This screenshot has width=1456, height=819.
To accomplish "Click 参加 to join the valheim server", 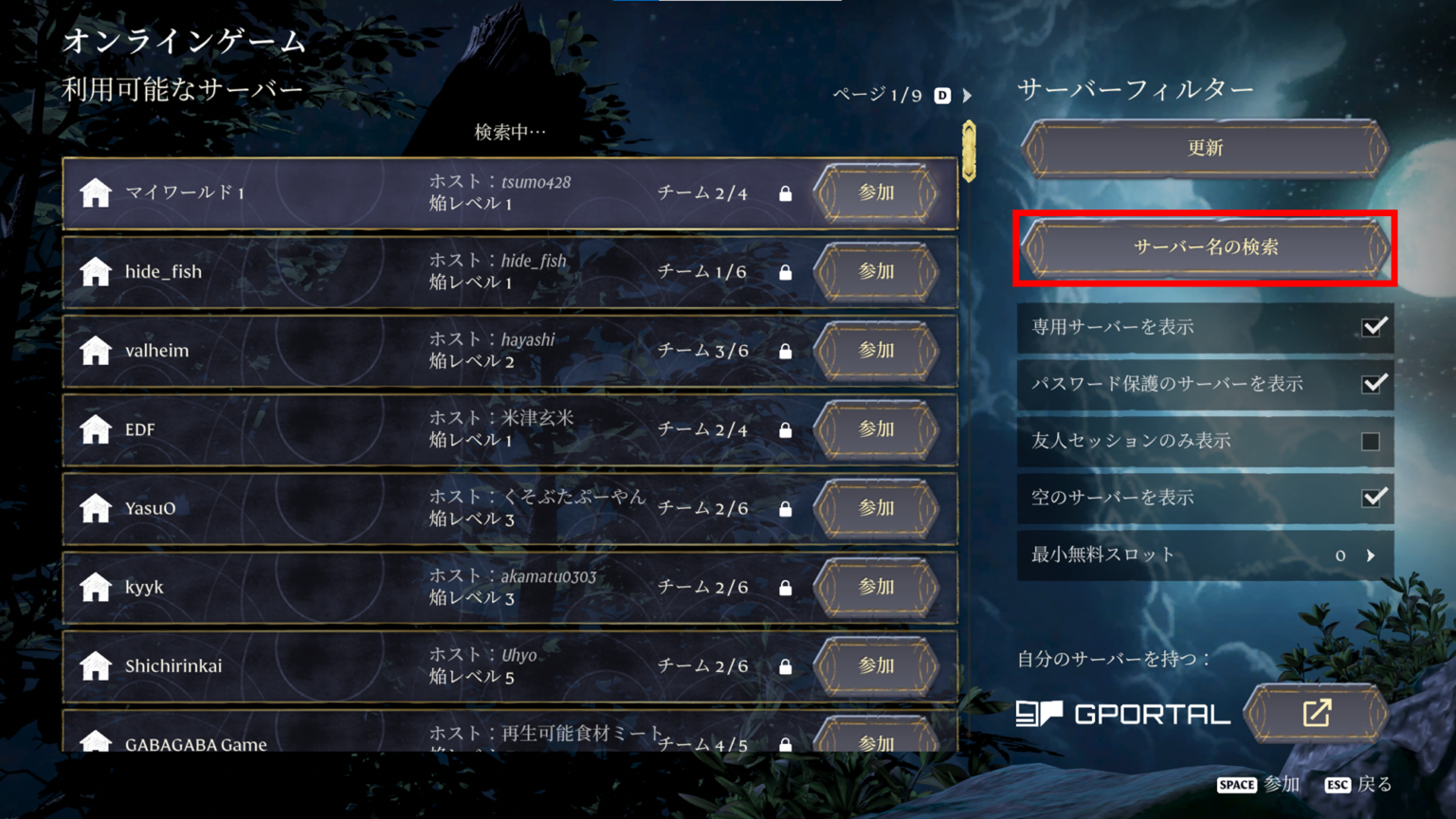I will [x=877, y=350].
